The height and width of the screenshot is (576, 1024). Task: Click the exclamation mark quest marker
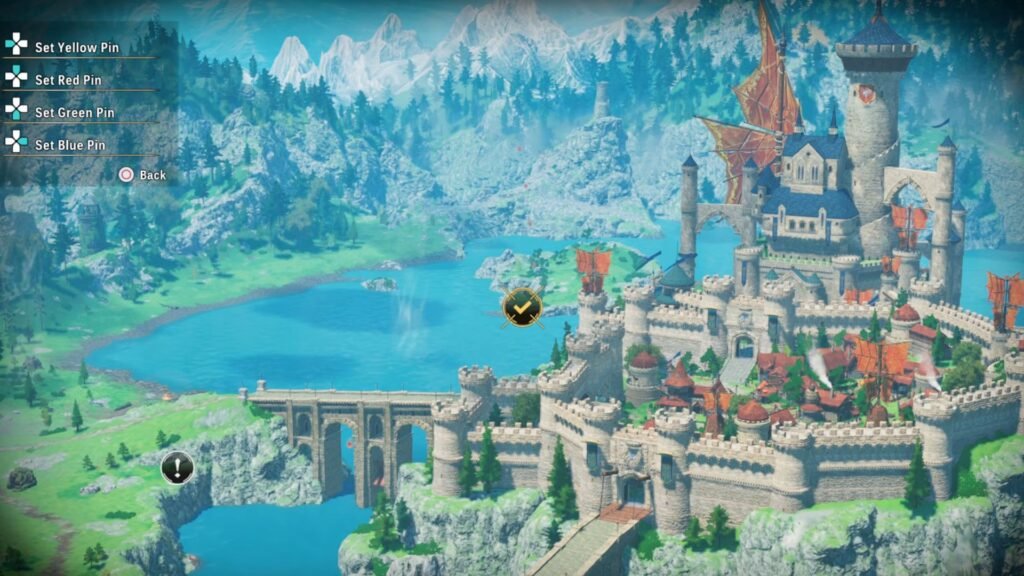point(178,467)
